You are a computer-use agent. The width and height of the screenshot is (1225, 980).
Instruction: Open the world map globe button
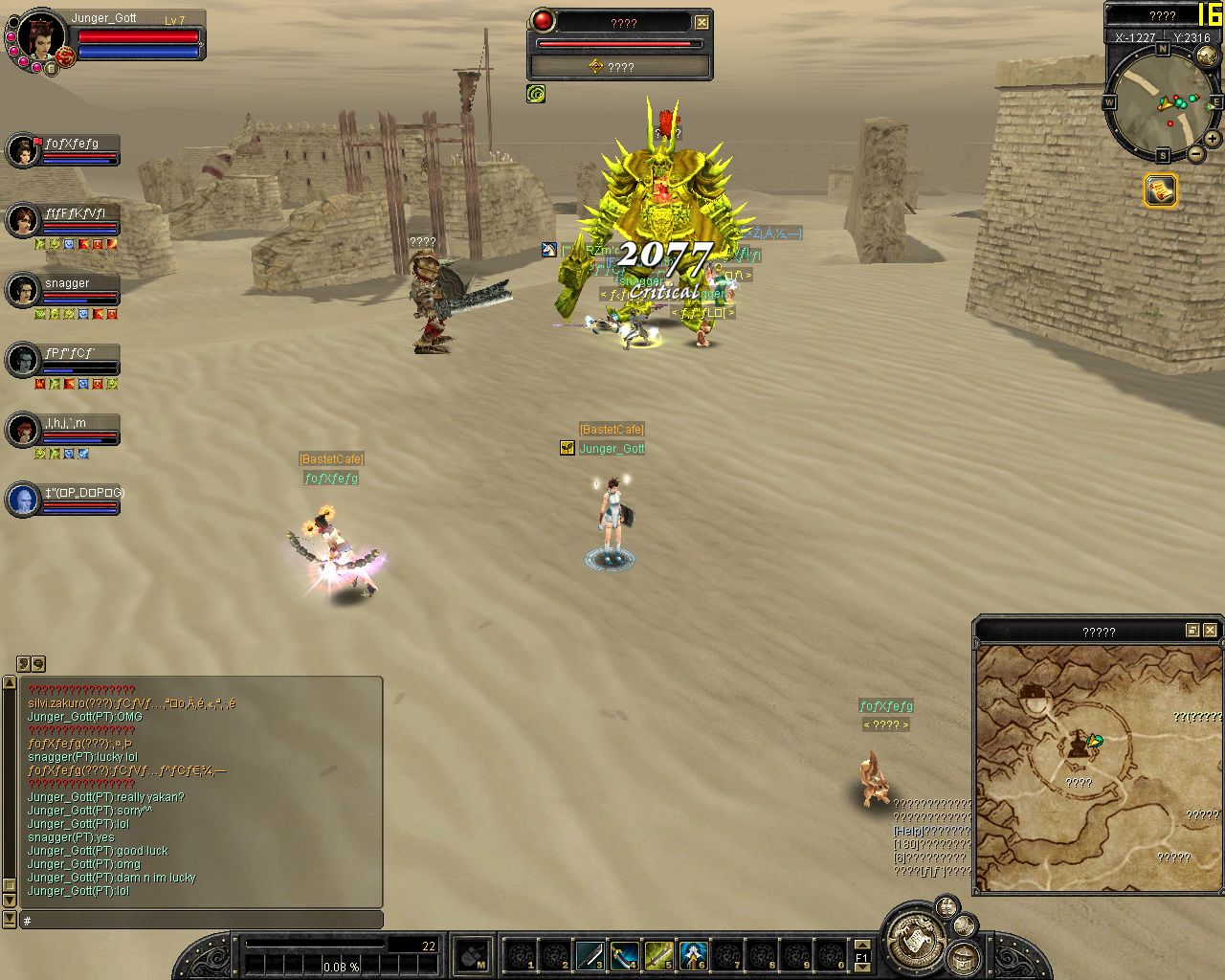click(x=1208, y=56)
